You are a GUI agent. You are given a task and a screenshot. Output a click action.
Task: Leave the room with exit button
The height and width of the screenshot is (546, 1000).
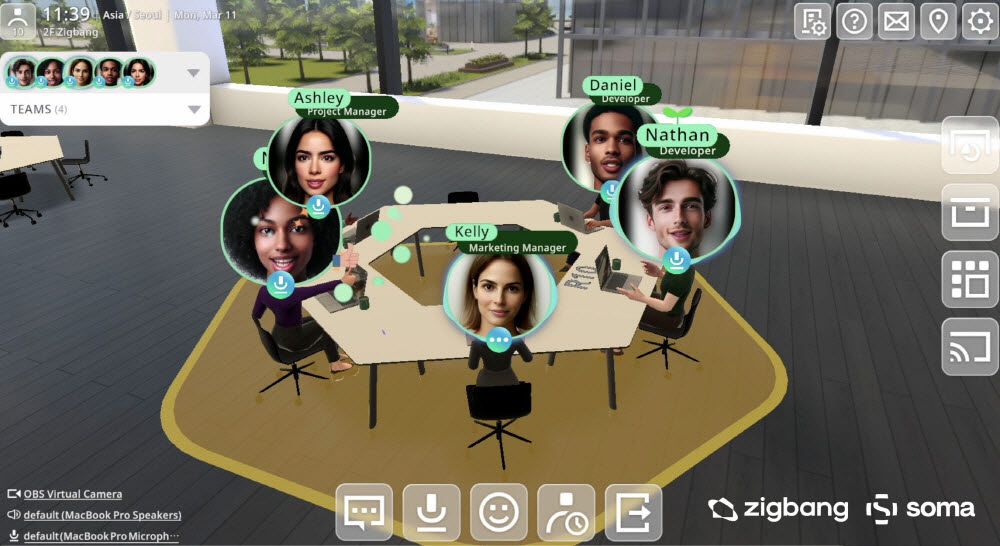pos(633,512)
